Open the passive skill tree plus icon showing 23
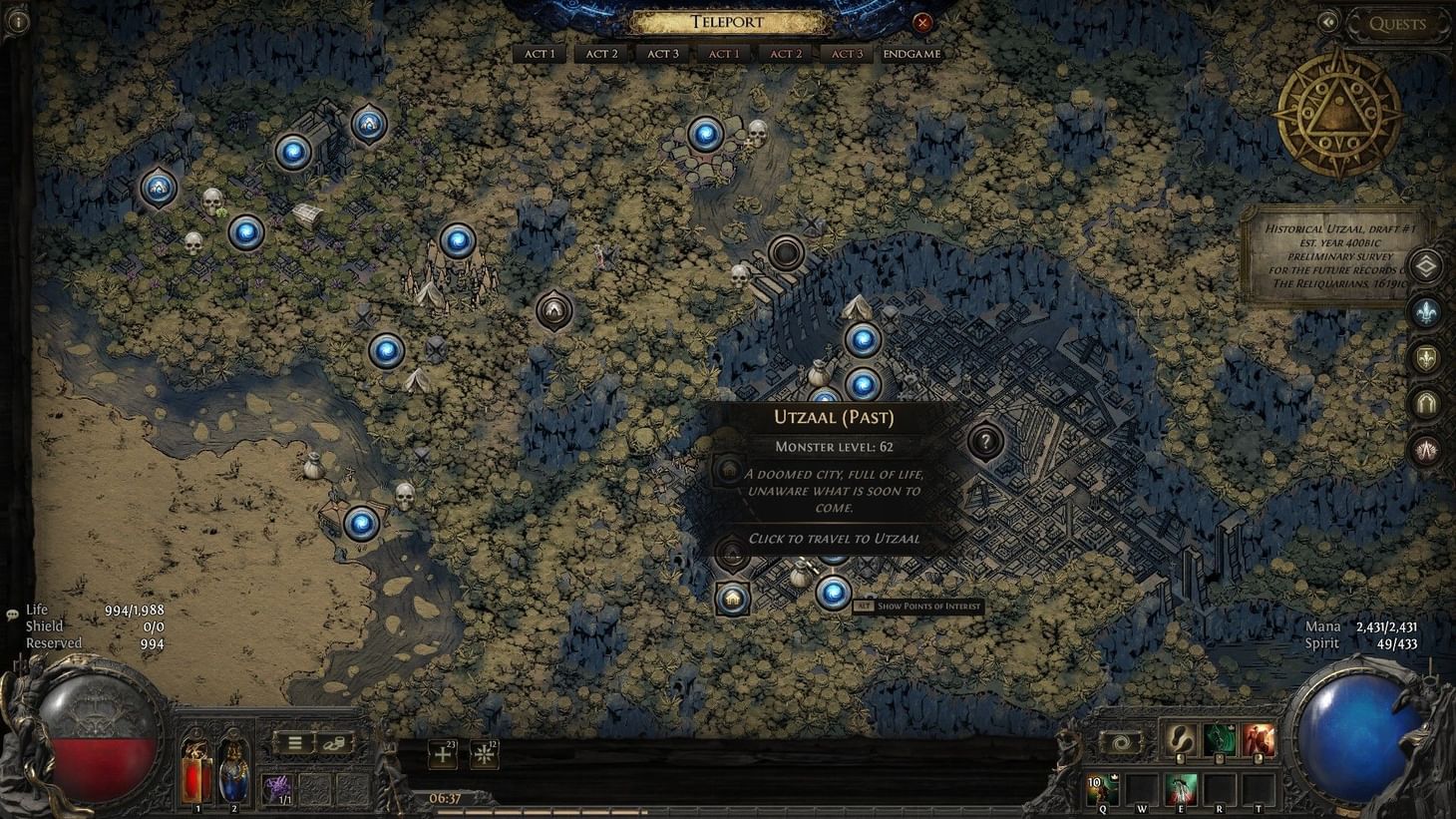 (442, 755)
